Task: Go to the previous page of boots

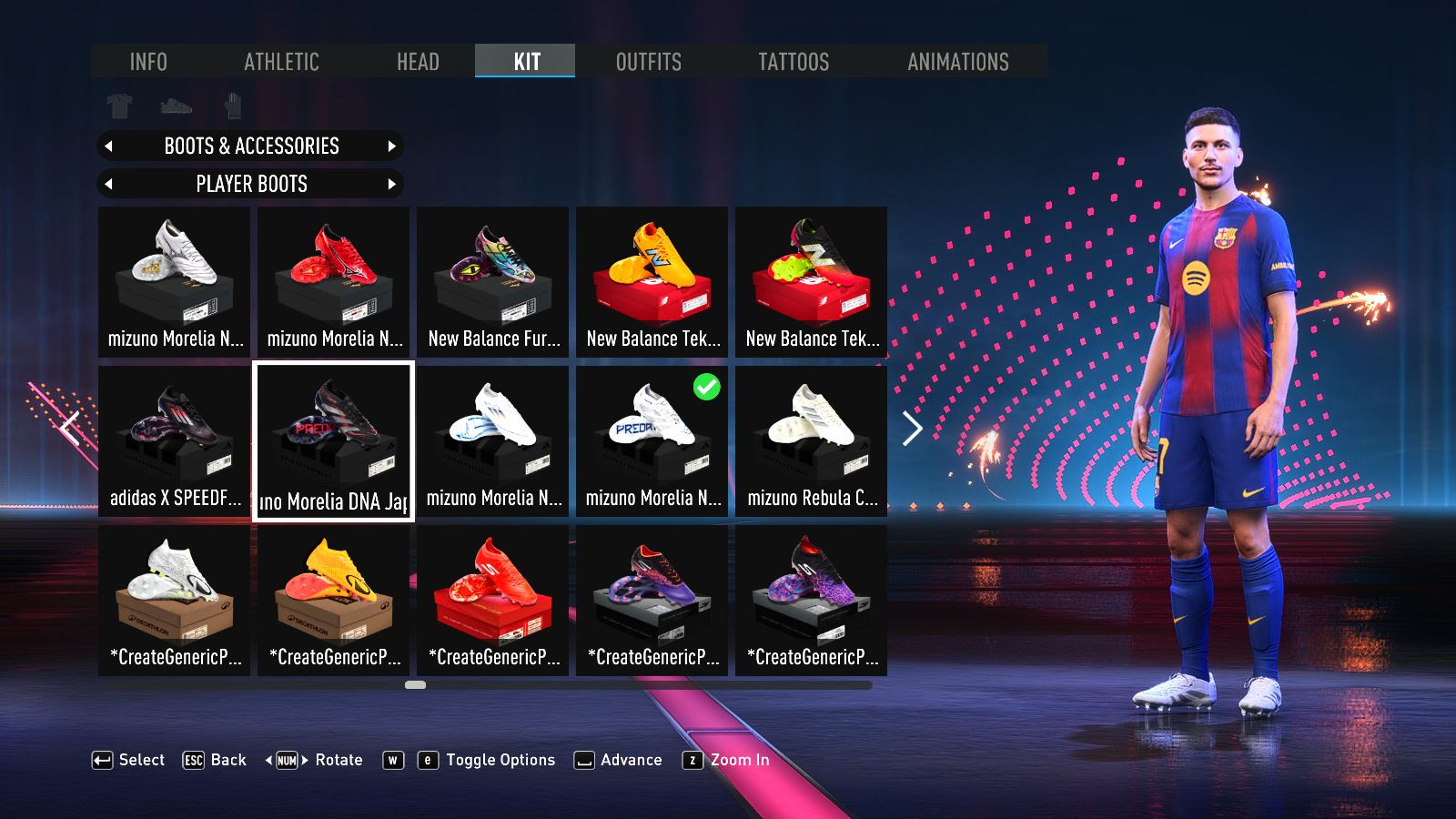Action: pos(71,427)
